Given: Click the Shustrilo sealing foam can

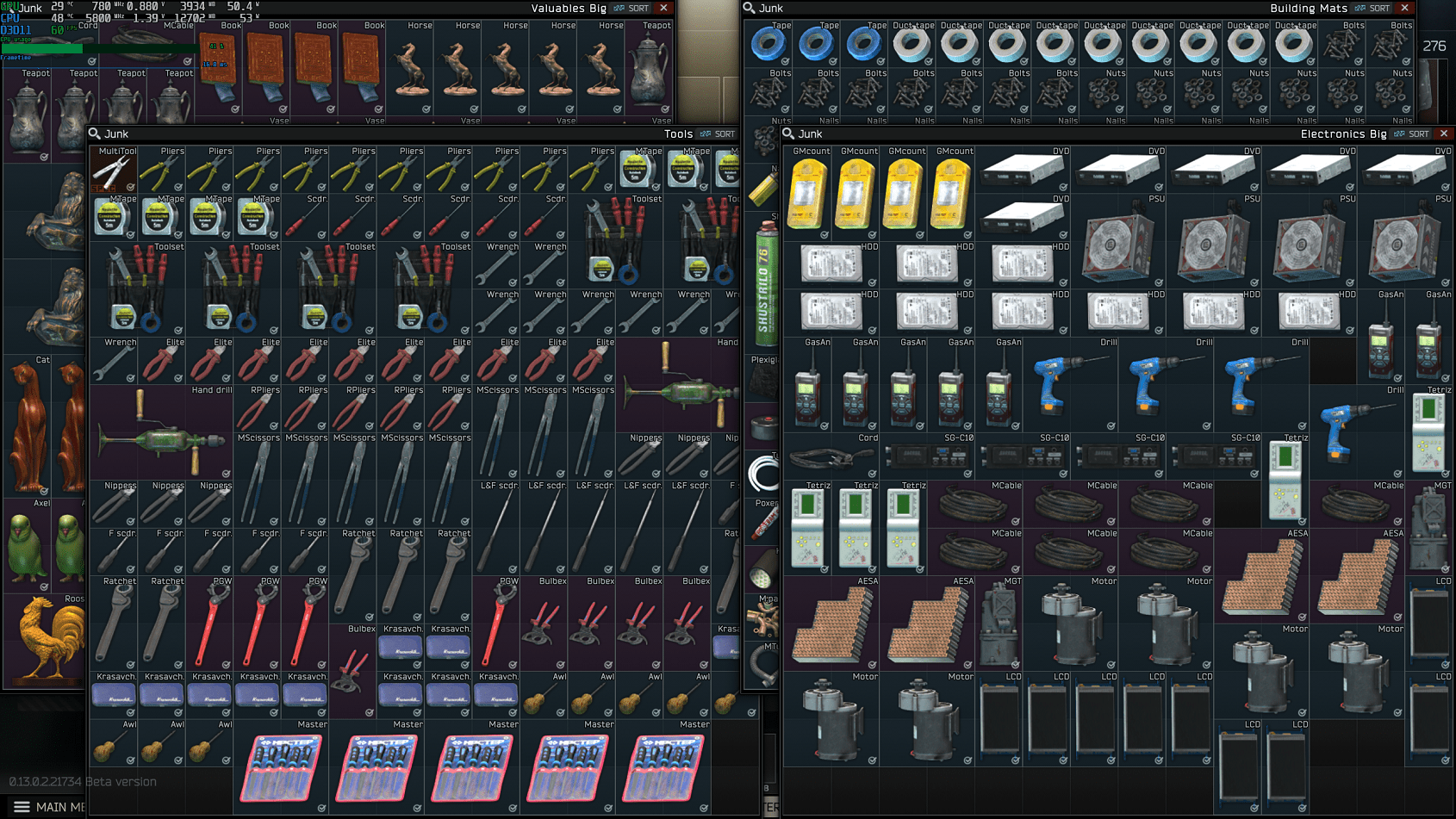Looking at the screenshot, I should pyautogui.click(x=768, y=258).
